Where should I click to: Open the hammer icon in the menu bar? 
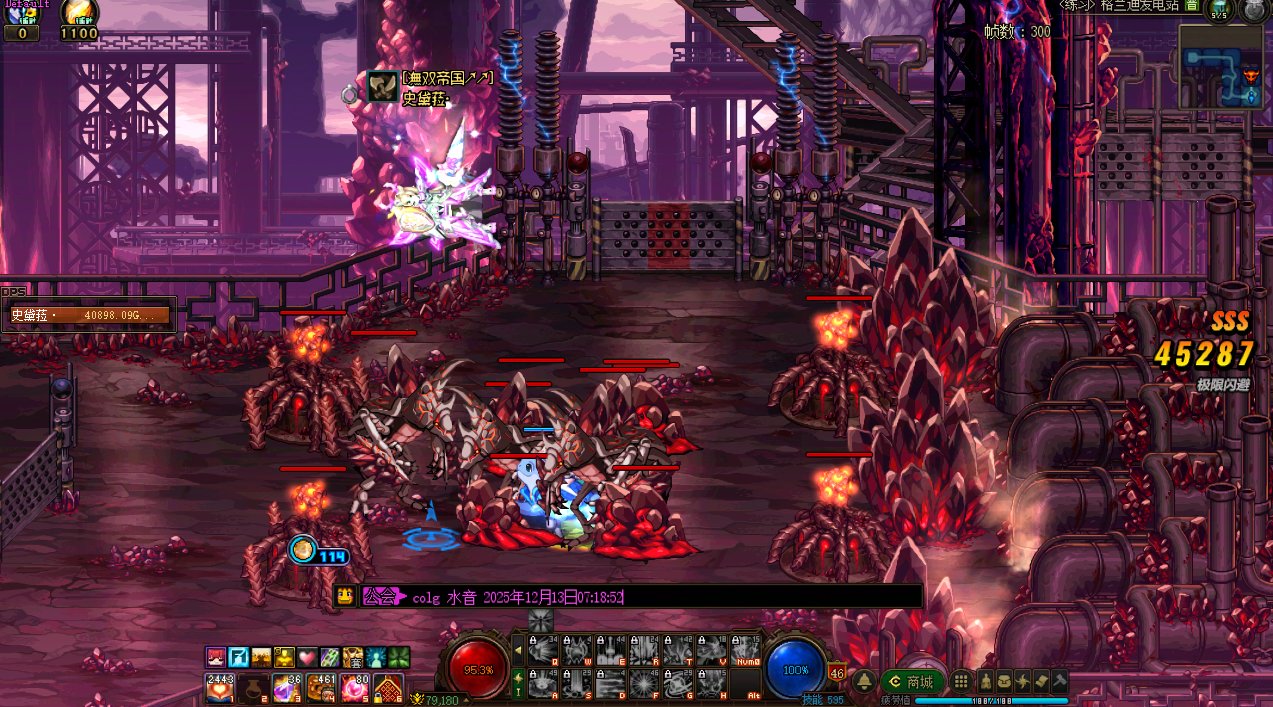(x=1059, y=682)
